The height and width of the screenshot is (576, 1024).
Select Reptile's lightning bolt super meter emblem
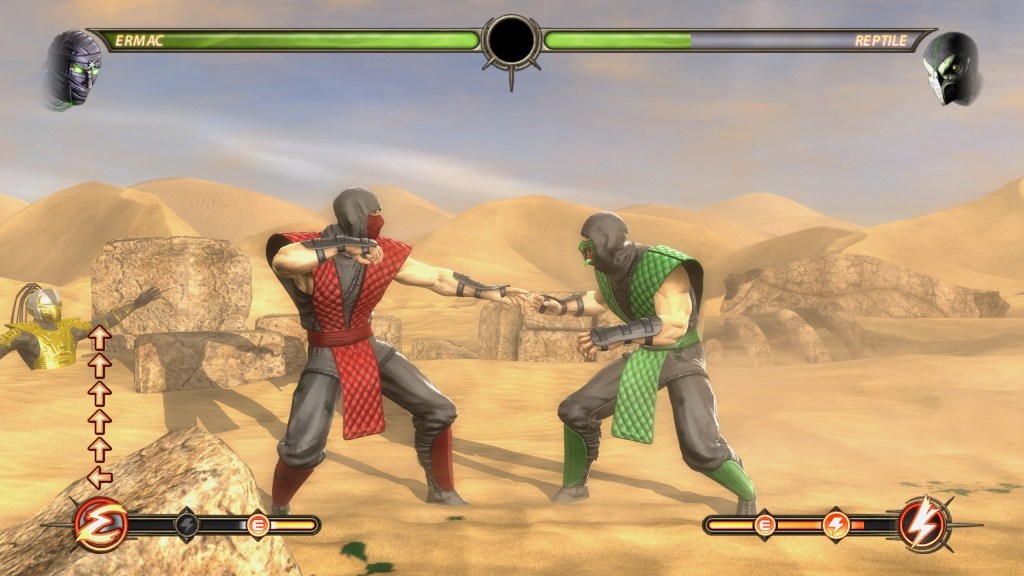pos(924,523)
